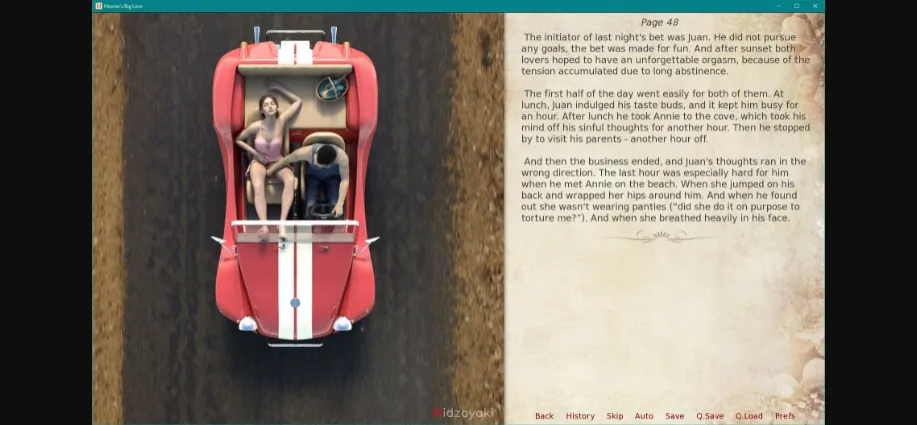
Task: Go back using the Back button
Action: click(x=544, y=416)
